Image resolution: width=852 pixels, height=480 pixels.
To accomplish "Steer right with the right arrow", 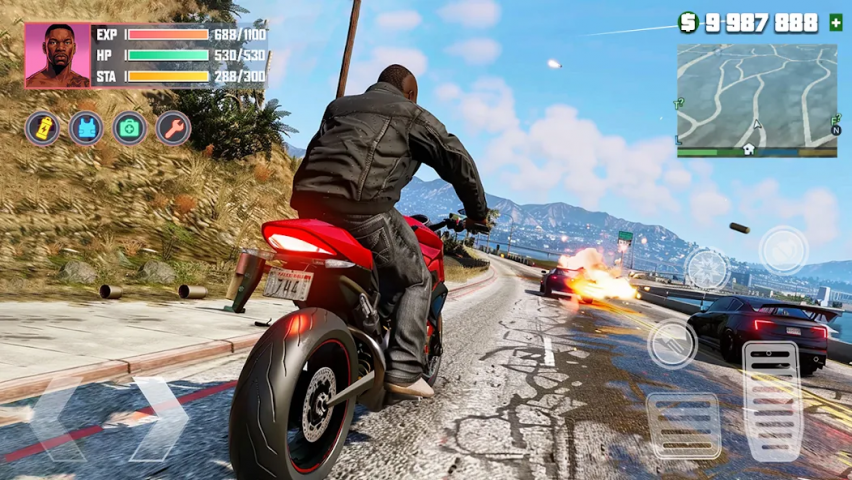I will 158,418.
